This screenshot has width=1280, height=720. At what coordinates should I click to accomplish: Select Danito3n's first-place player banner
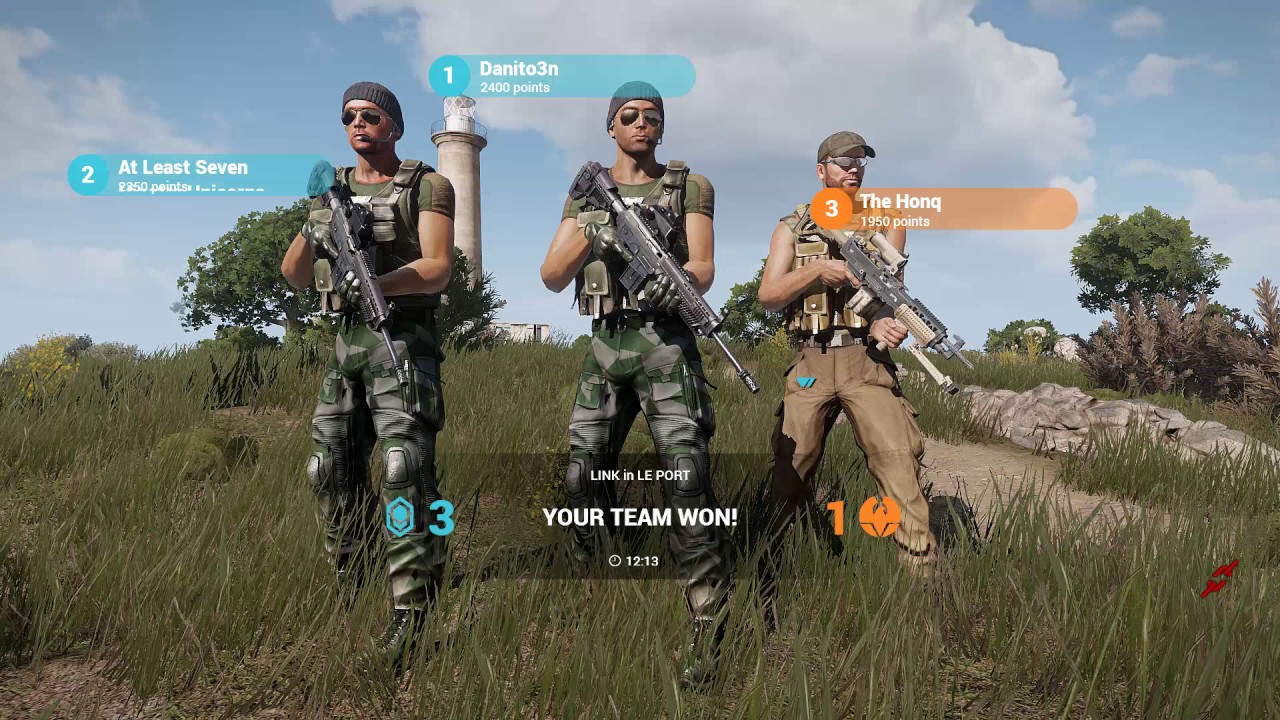click(562, 77)
